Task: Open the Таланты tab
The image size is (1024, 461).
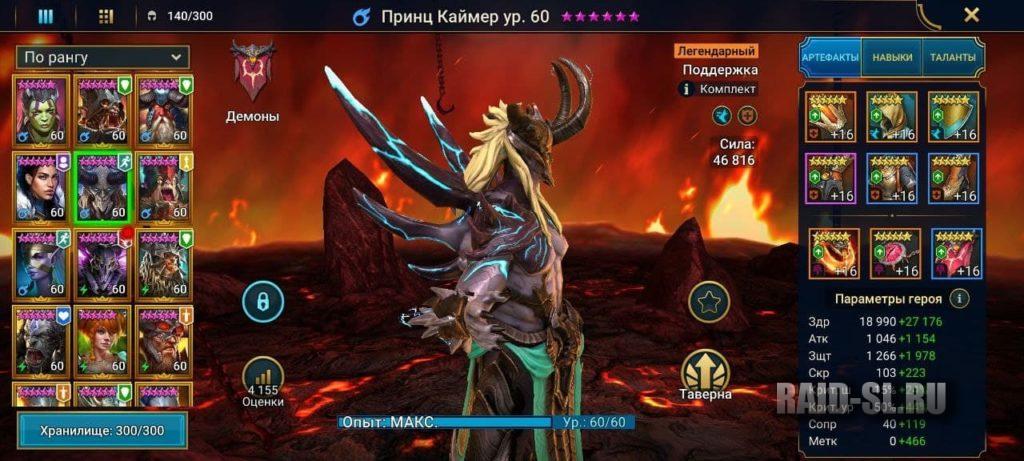Action: (x=952, y=58)
